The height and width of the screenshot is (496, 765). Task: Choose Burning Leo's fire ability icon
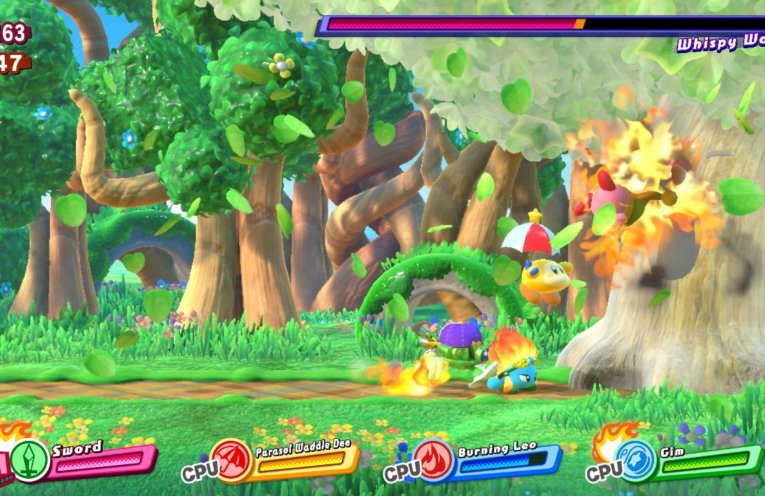click(x=435, y=461)
